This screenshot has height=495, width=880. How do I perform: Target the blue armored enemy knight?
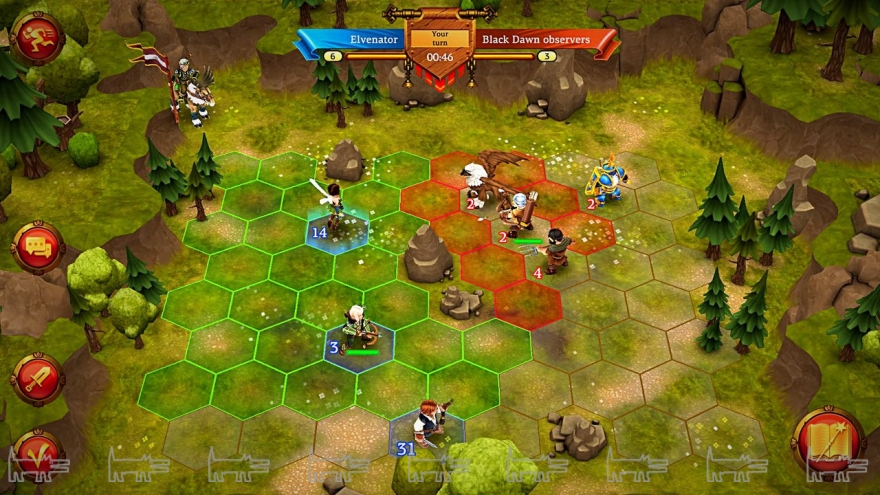tap(606, 180)
